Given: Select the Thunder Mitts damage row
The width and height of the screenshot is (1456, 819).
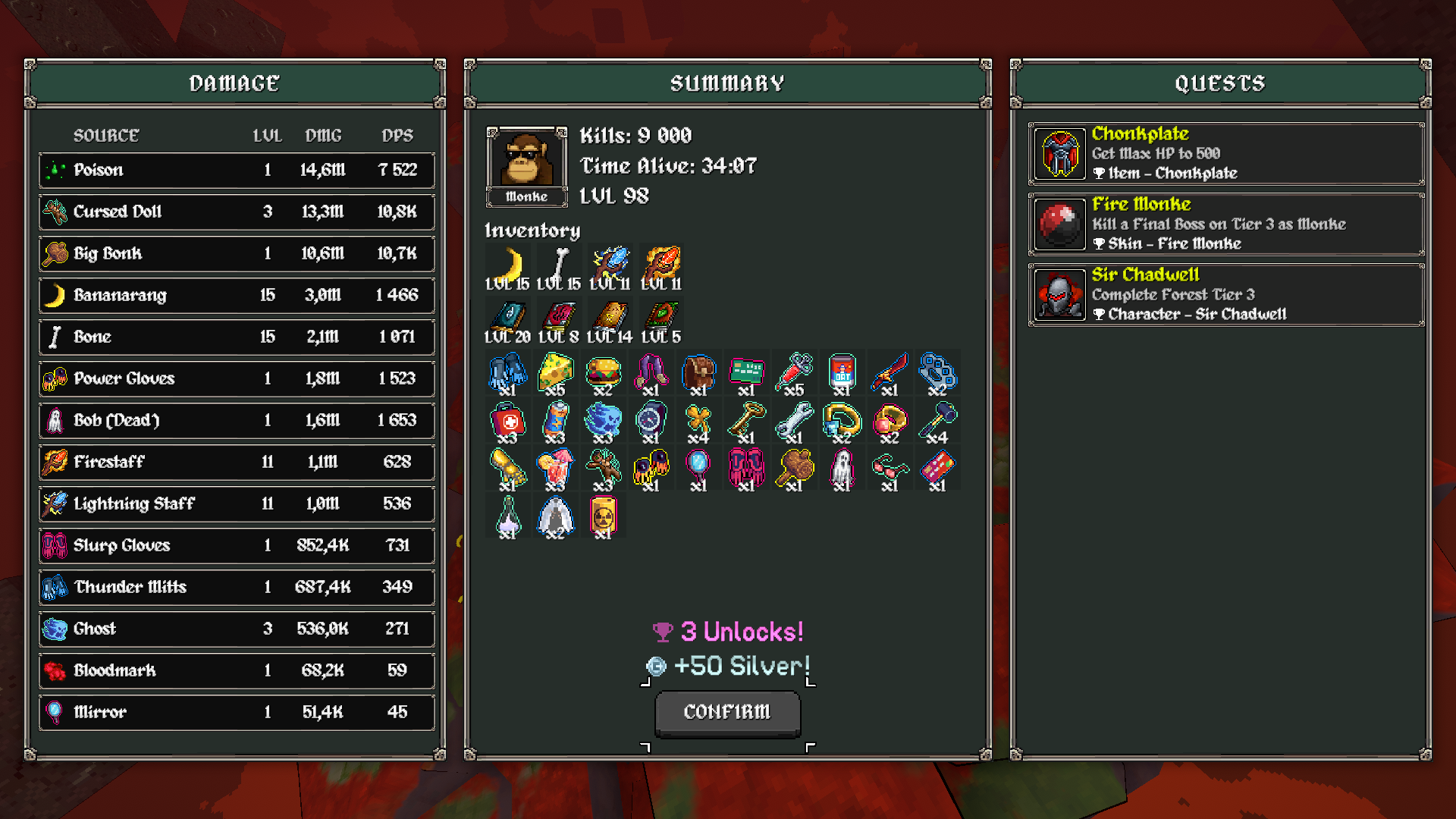Looking at the screenshot, I should [x=237, y=587].
